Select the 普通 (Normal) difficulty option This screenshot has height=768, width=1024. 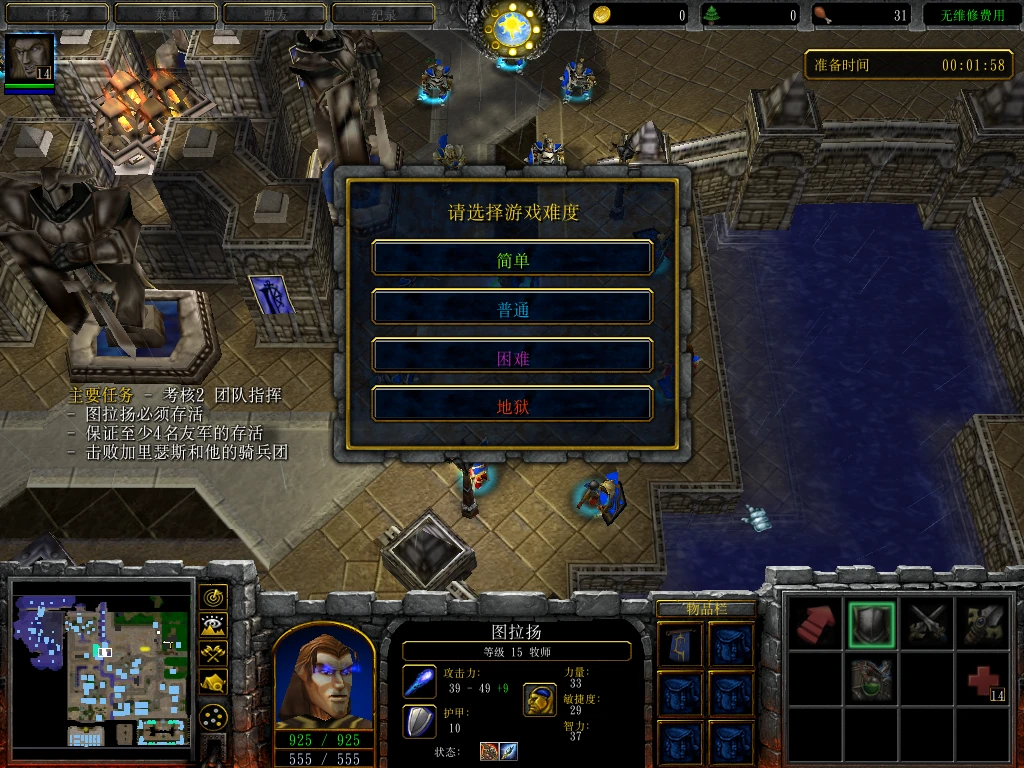[512, 307]
